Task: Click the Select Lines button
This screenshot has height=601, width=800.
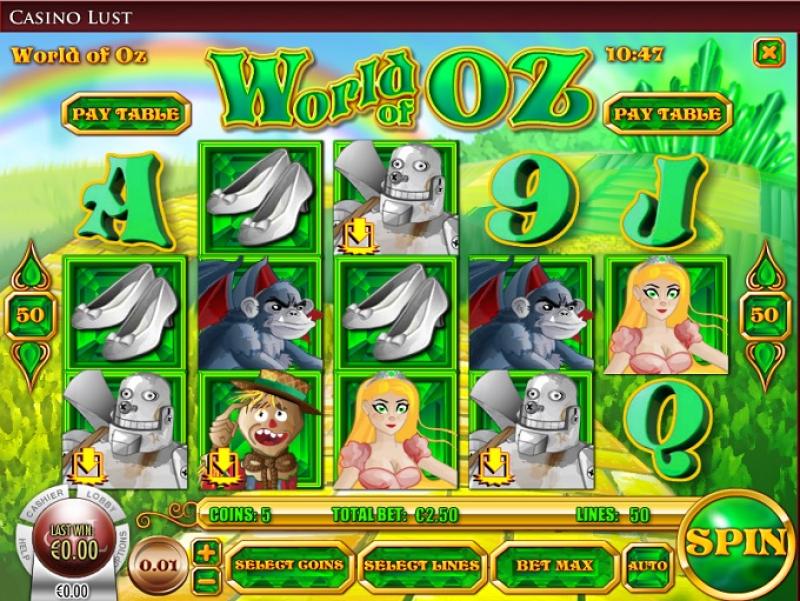Action: coord(423,566)
